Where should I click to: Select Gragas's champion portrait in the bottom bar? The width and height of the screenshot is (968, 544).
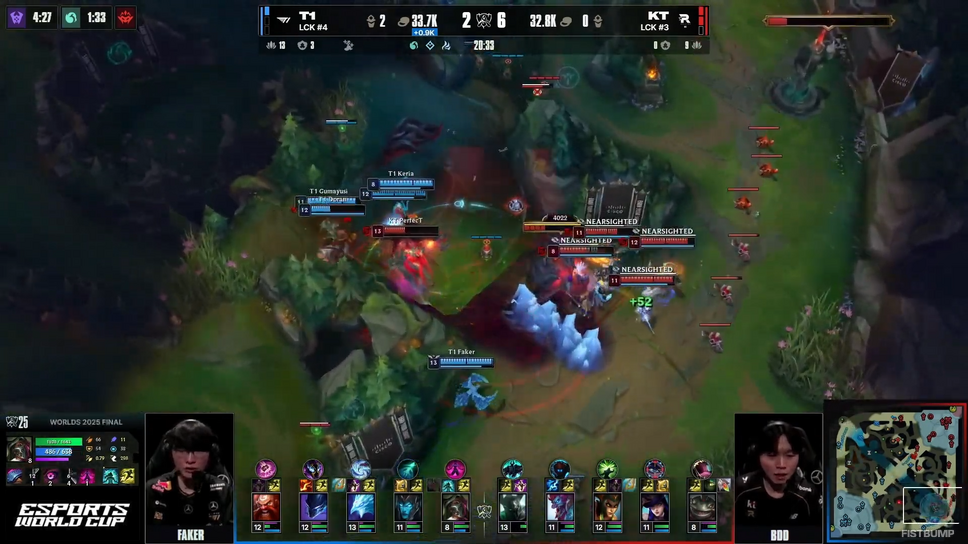pos(265,509)
